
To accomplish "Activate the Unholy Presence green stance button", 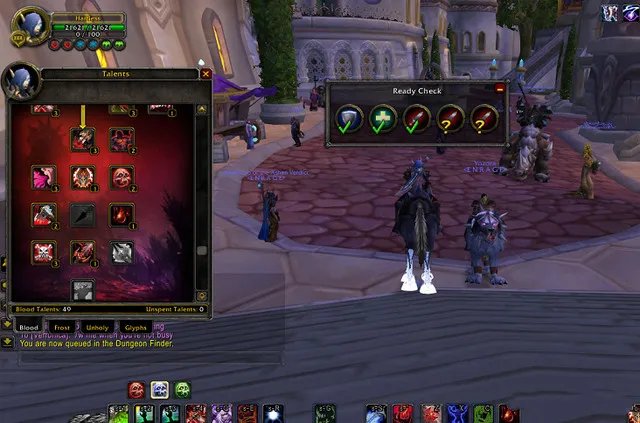I will (182, 389).
